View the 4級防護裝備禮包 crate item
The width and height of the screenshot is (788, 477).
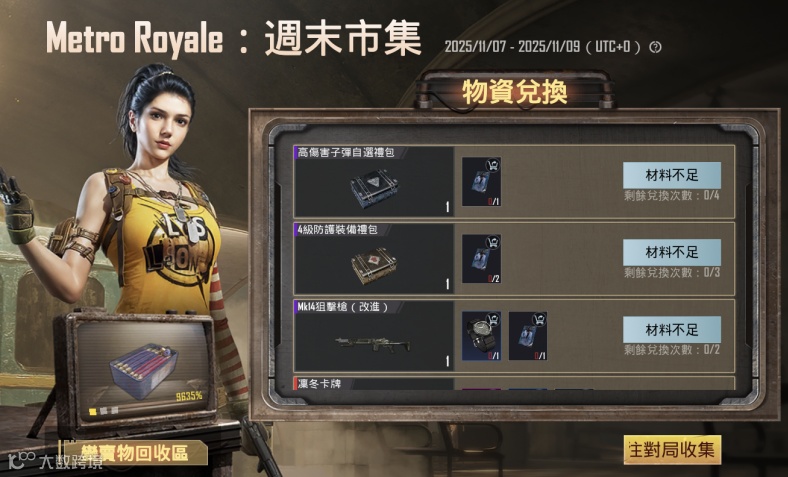(x=373, y=264)
